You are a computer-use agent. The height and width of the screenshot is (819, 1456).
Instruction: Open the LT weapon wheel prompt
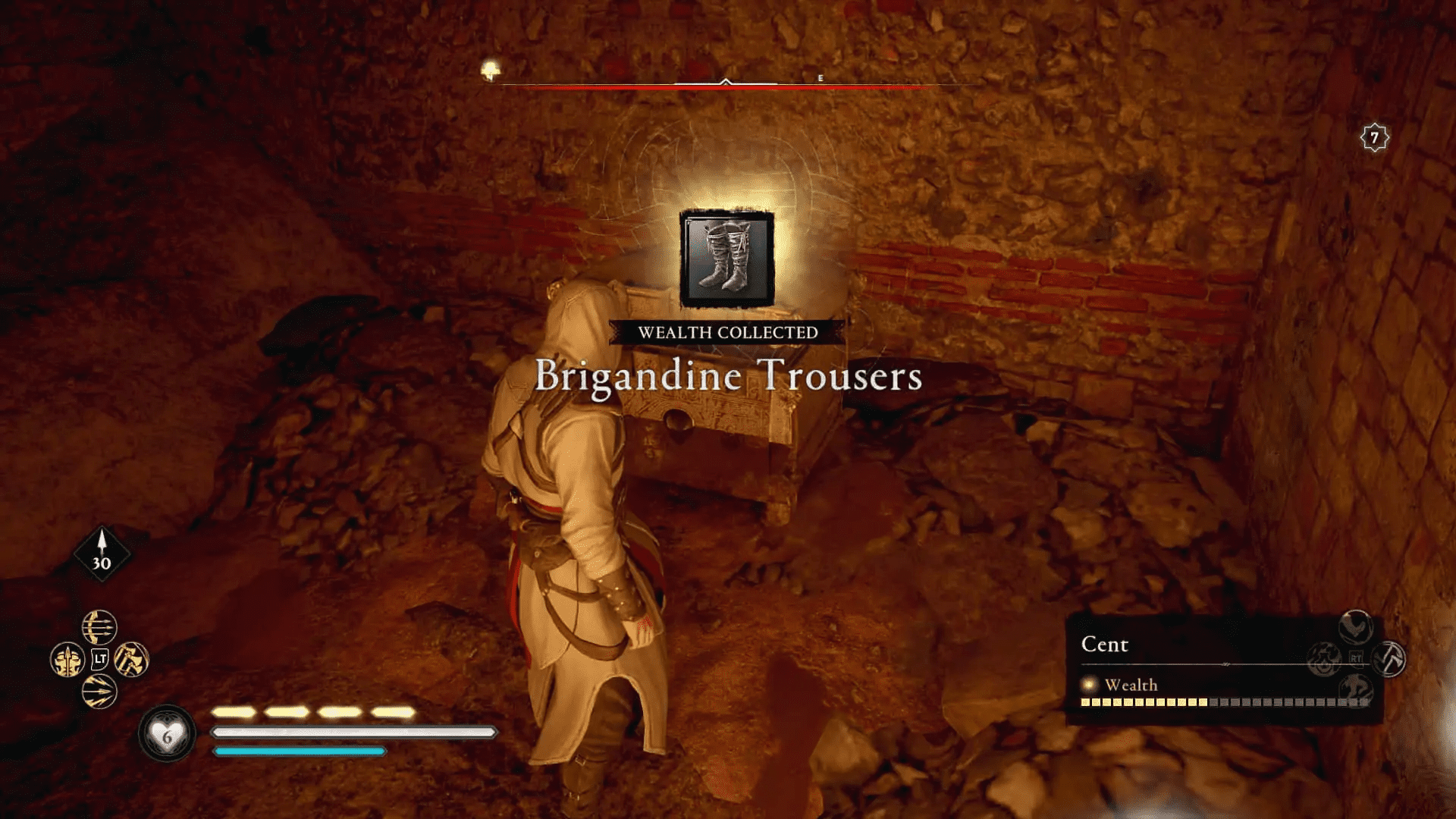tap(100, 659)
